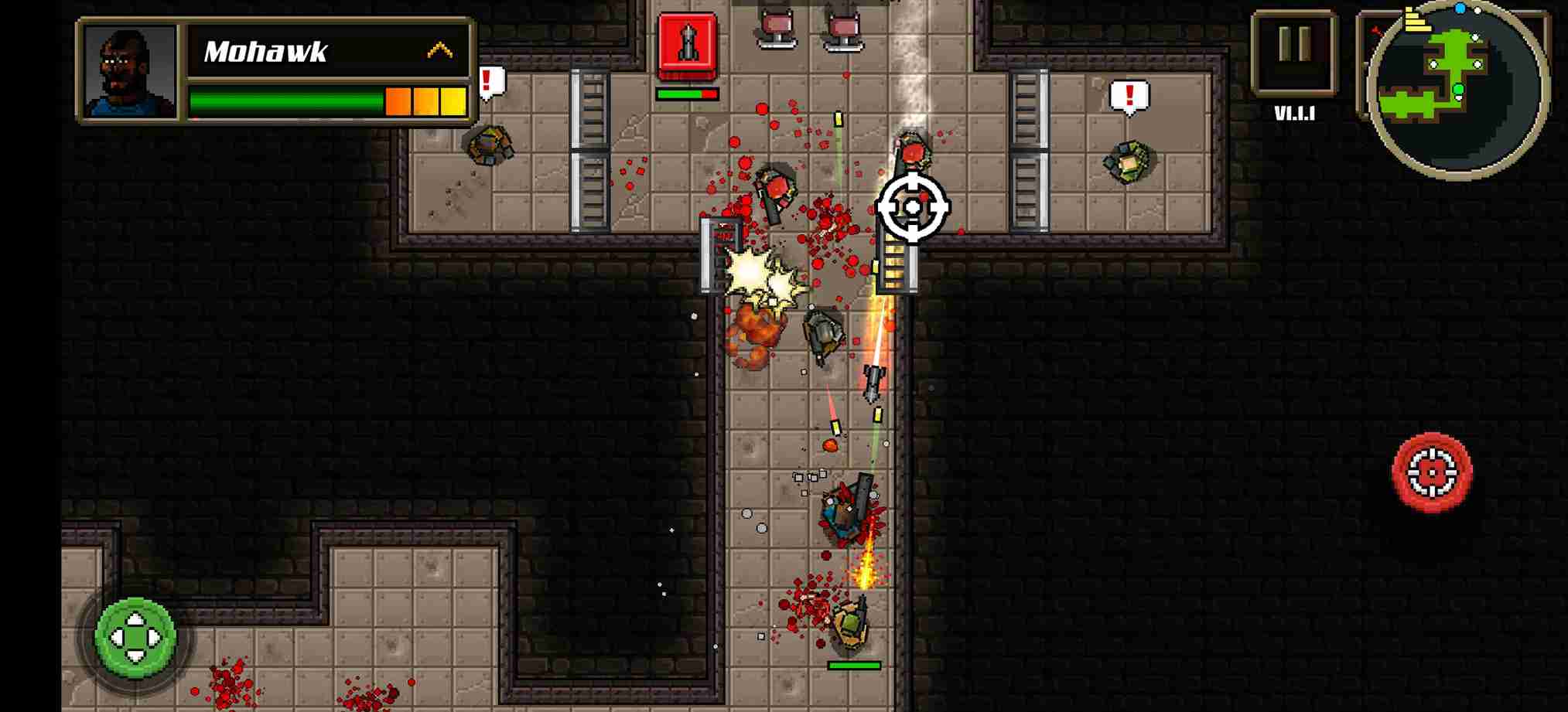Tap the red crosshair fire button

(1432, 472)
